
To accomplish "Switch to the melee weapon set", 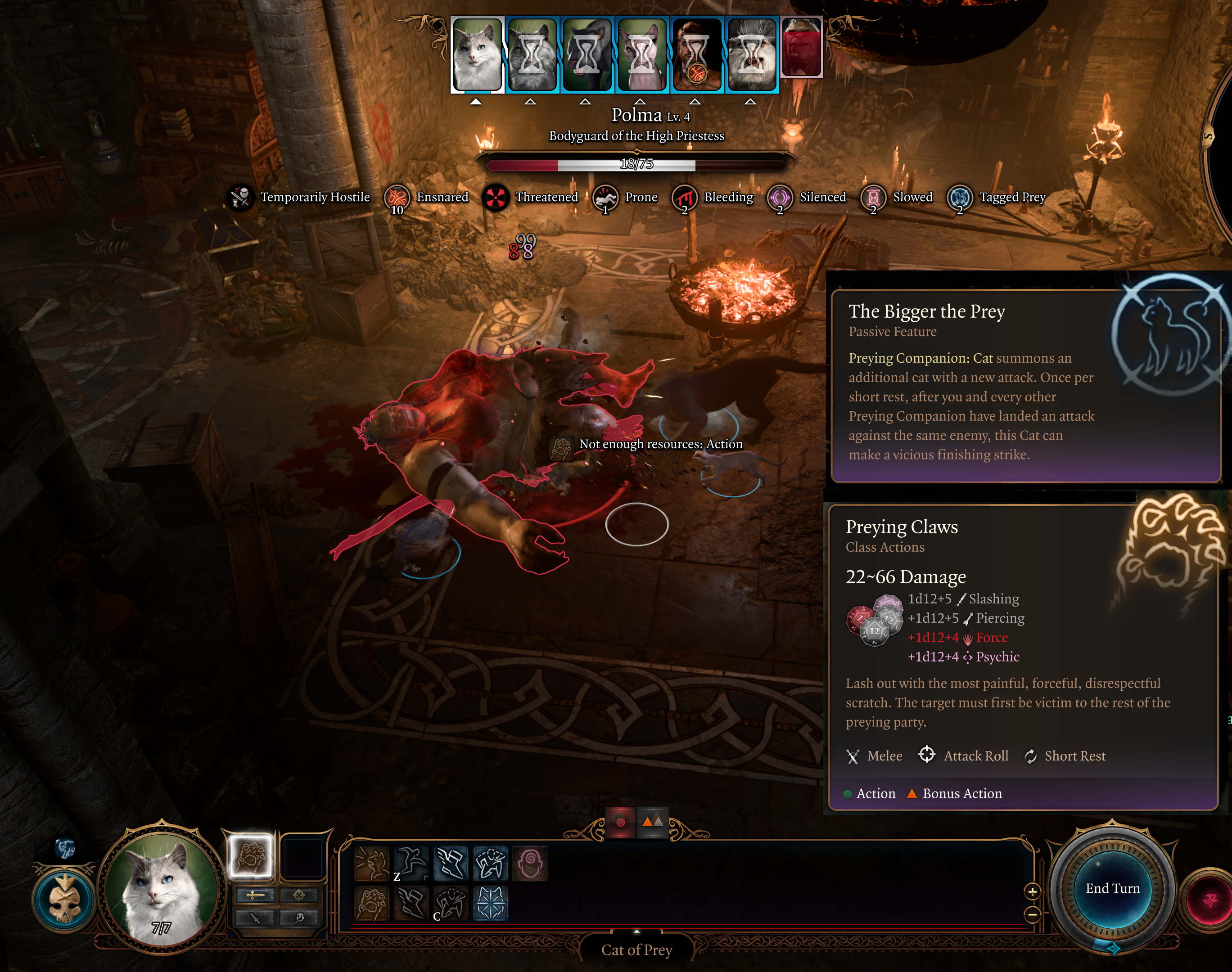I will click(255, 895).
